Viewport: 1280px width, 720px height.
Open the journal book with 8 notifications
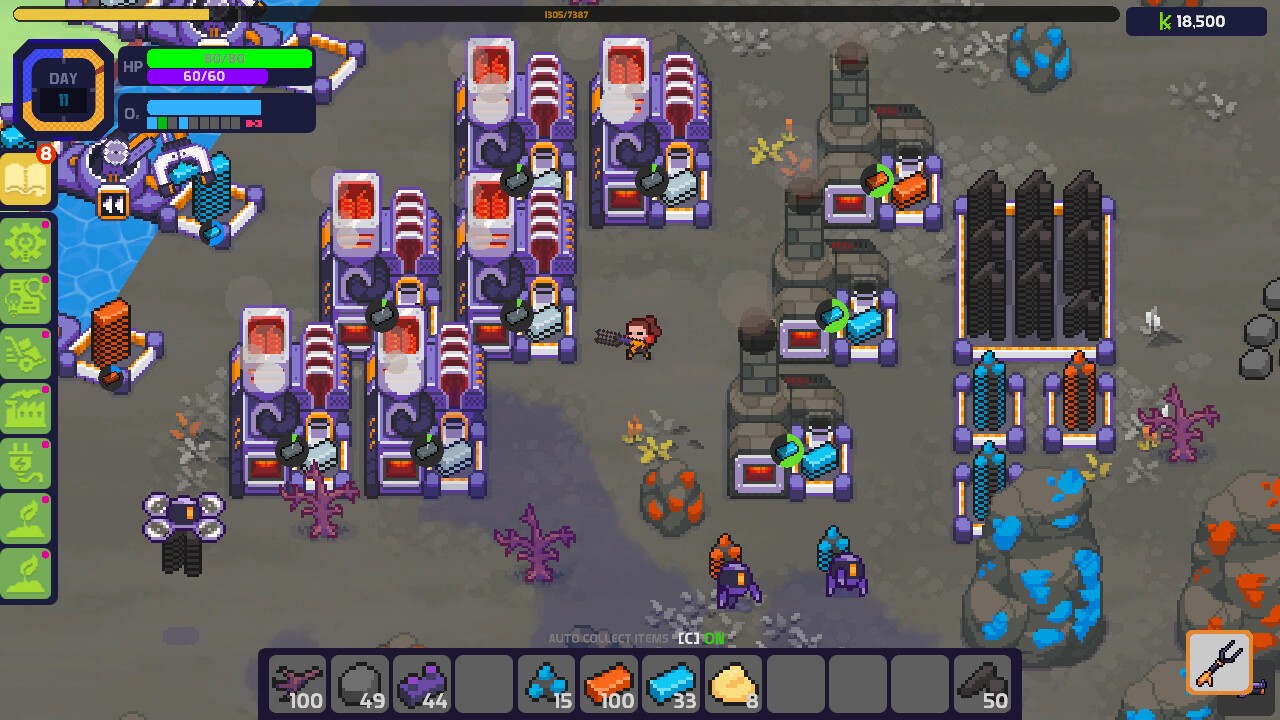(x=26, y=180)
